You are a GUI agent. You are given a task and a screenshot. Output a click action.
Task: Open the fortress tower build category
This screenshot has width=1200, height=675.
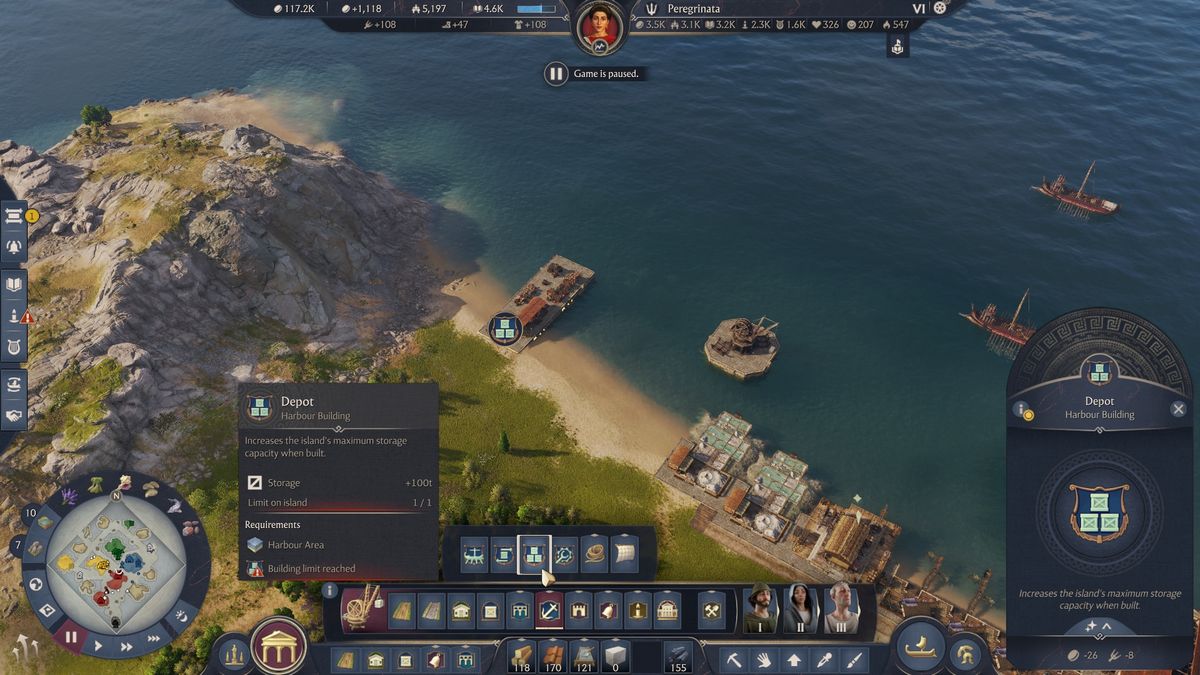point(579,609)
